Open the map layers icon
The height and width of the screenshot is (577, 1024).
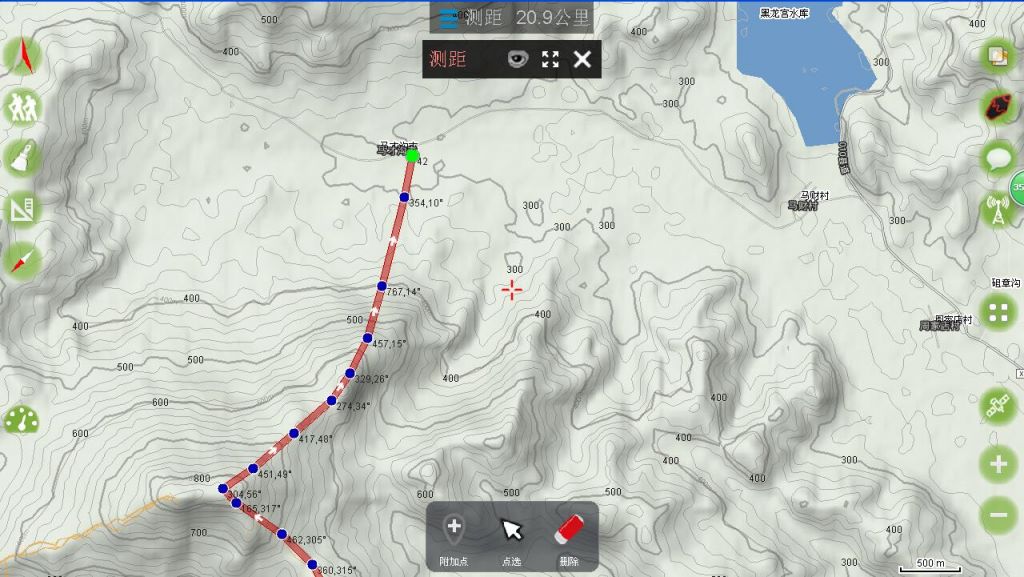point(998,56)
